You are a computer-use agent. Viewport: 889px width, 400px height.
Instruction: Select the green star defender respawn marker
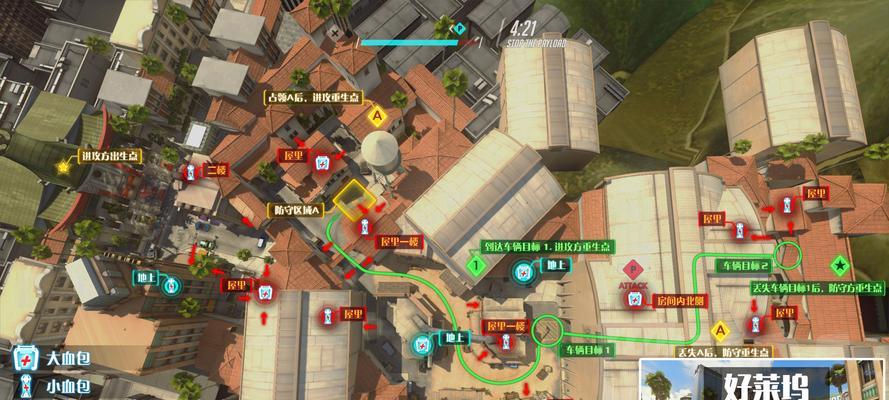[x=838, y=266]
